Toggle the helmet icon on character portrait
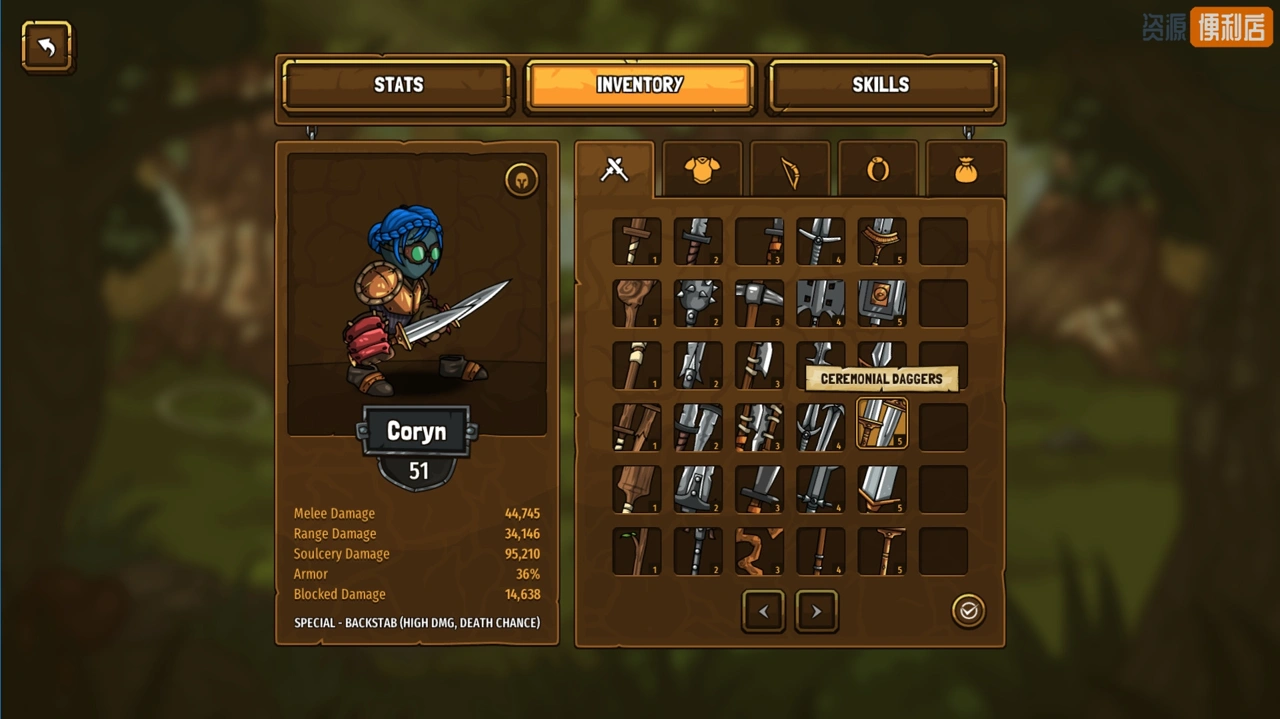The height and width of the screenshot is (719, 1280). [x=522, y=180]
